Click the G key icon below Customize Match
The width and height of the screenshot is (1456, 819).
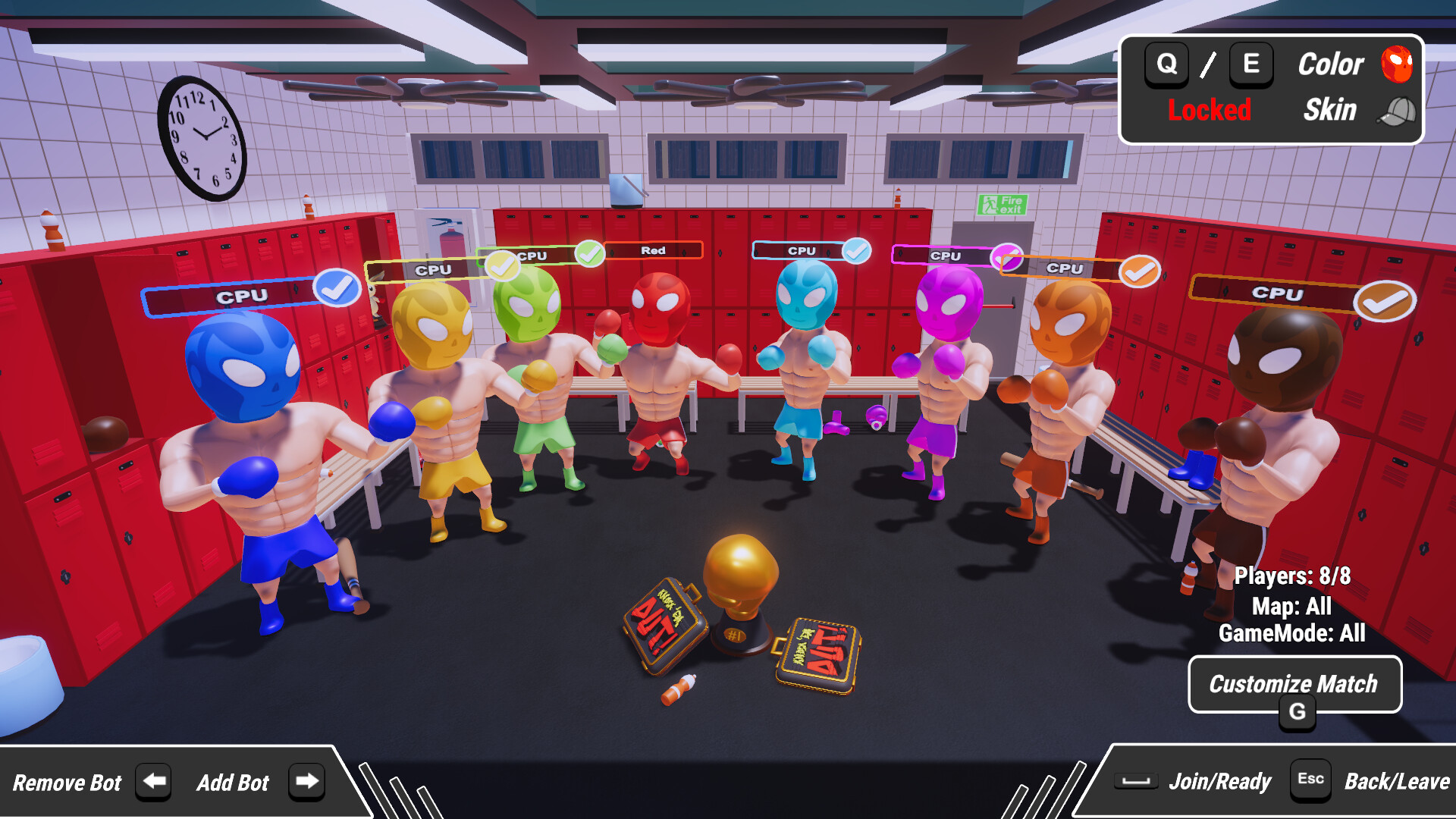1298,711
